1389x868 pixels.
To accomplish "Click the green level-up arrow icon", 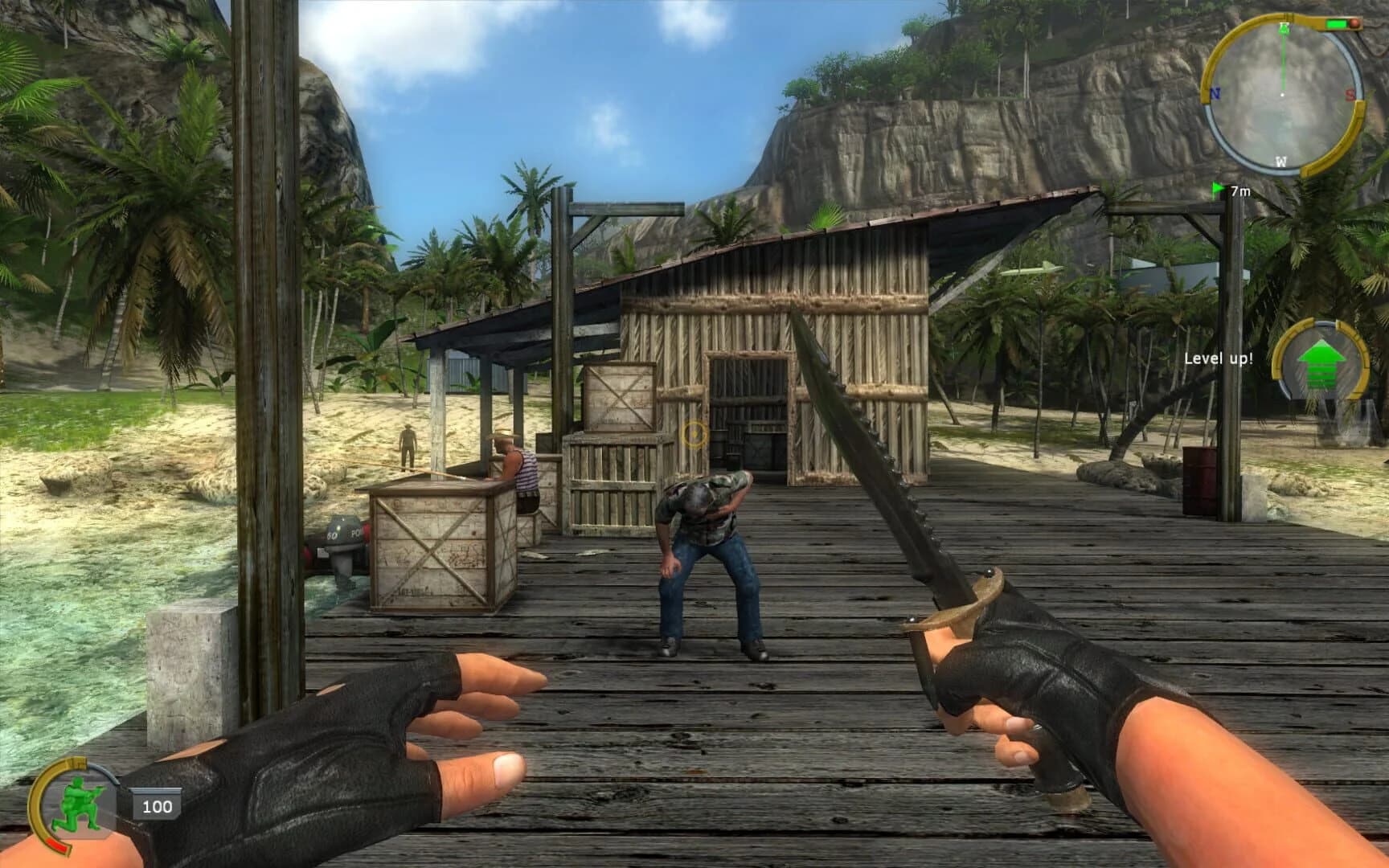I will [x=1321, y=360].
